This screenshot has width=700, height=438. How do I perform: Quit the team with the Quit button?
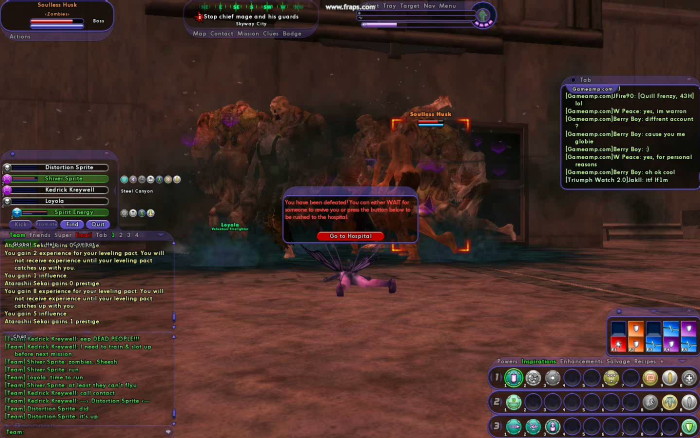(98, 225)
